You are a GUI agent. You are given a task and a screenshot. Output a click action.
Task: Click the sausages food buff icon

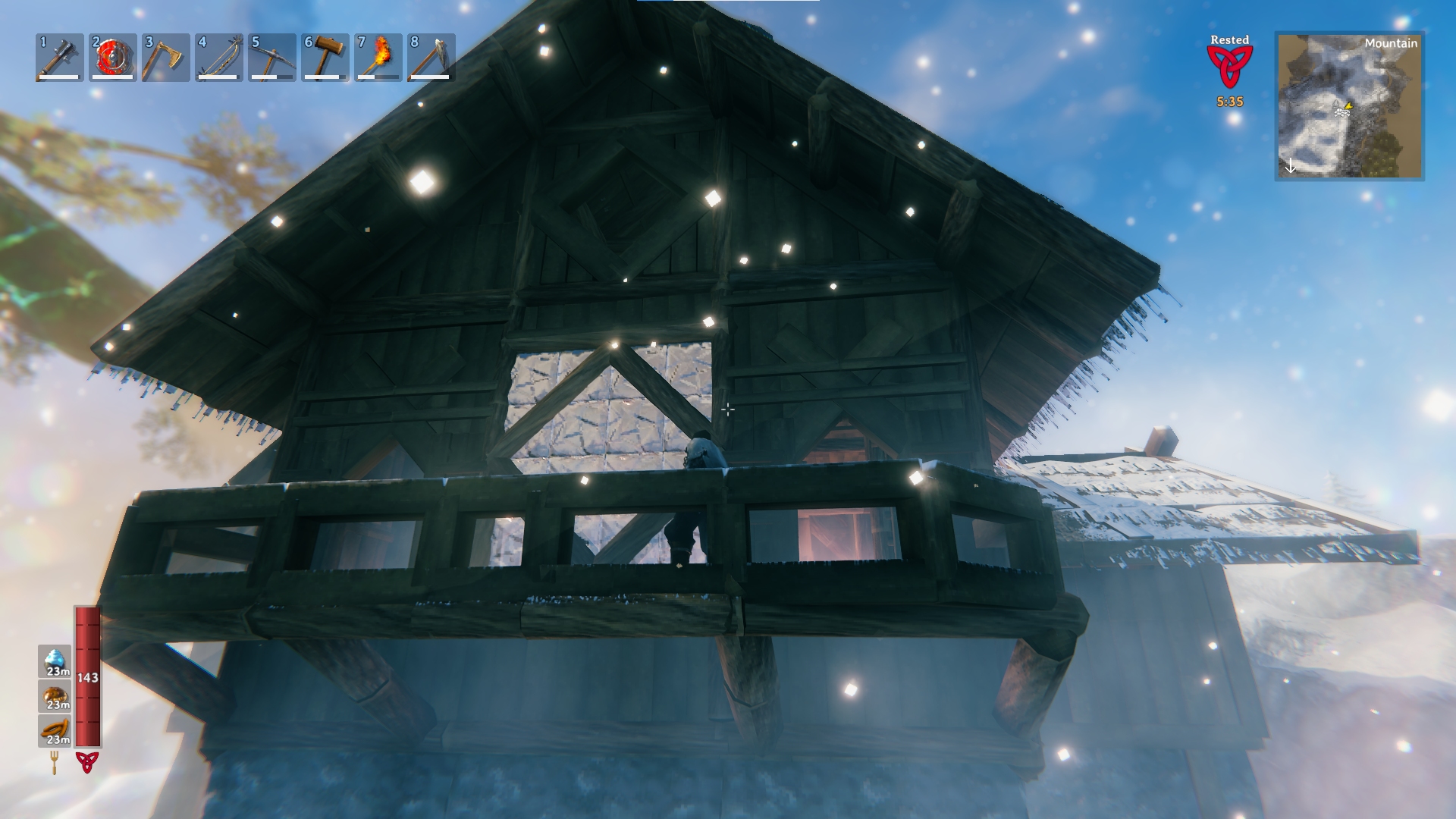click(55, 731)
